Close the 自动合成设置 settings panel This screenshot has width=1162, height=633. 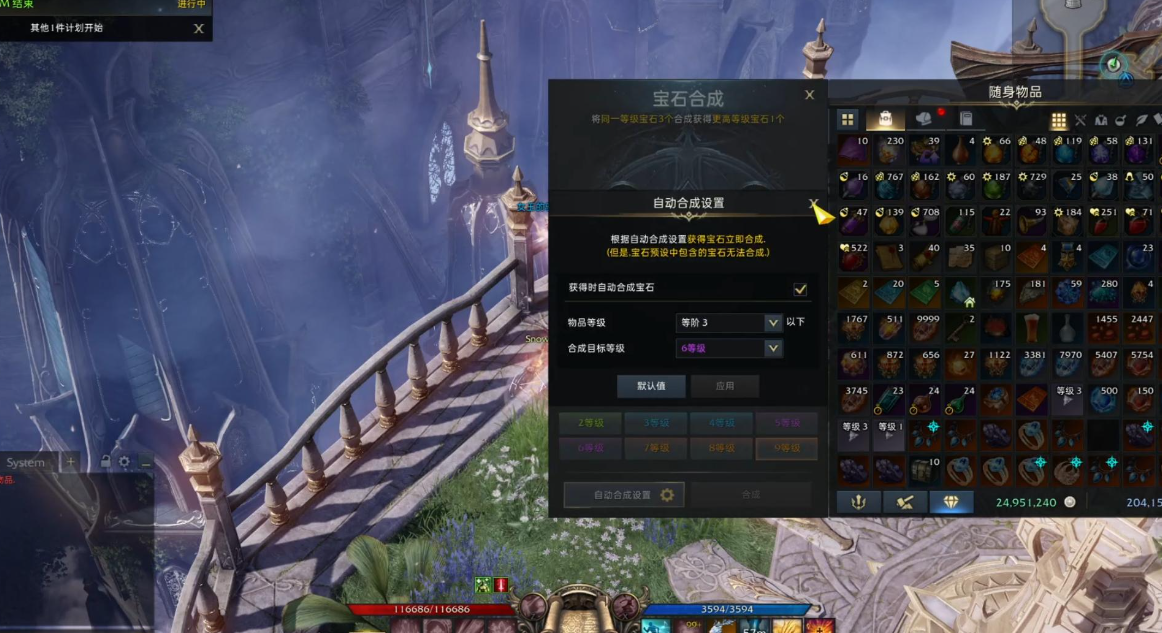(x=813, y=203)
